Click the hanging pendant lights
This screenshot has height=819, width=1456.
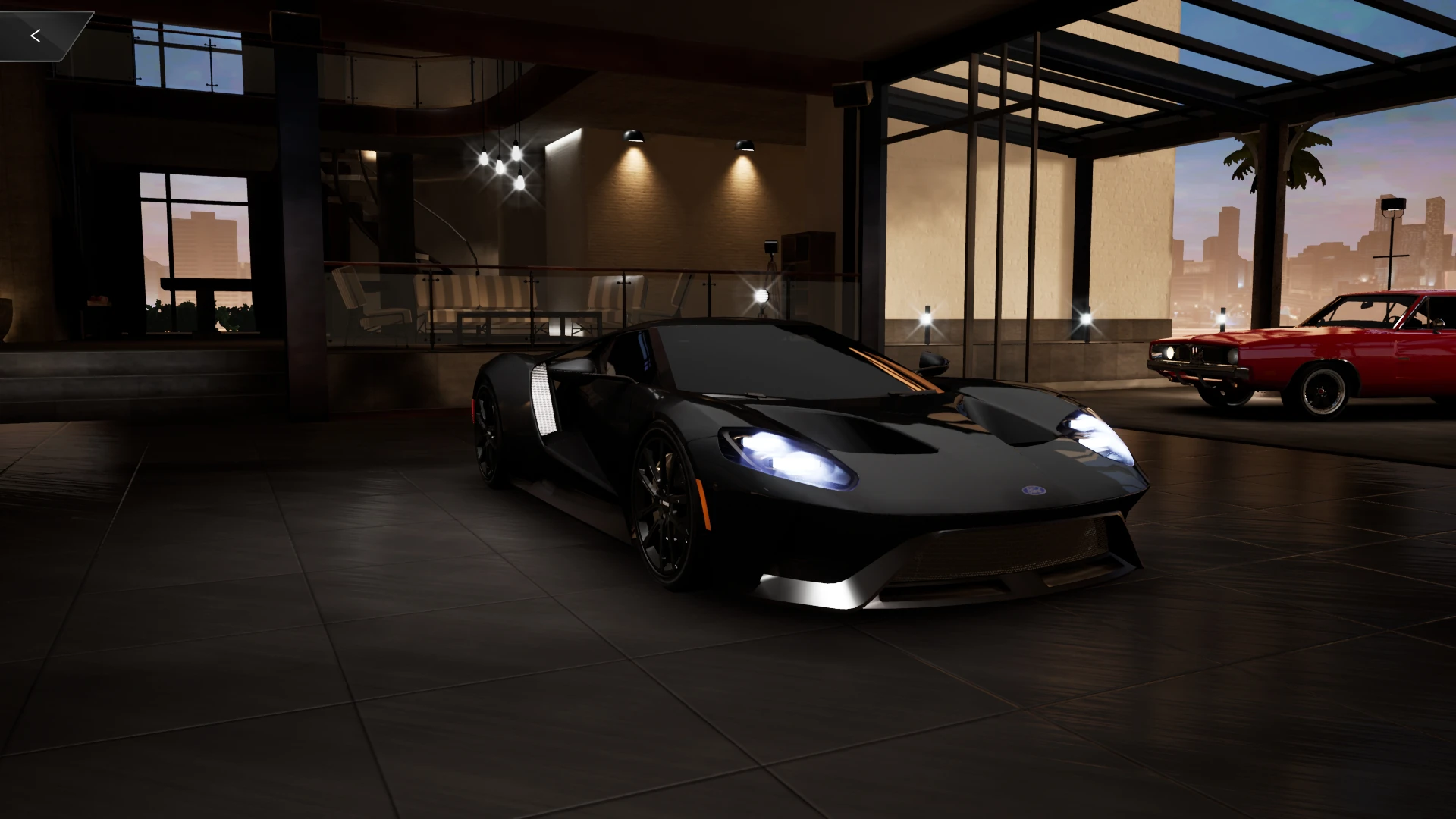coord(502,159)
